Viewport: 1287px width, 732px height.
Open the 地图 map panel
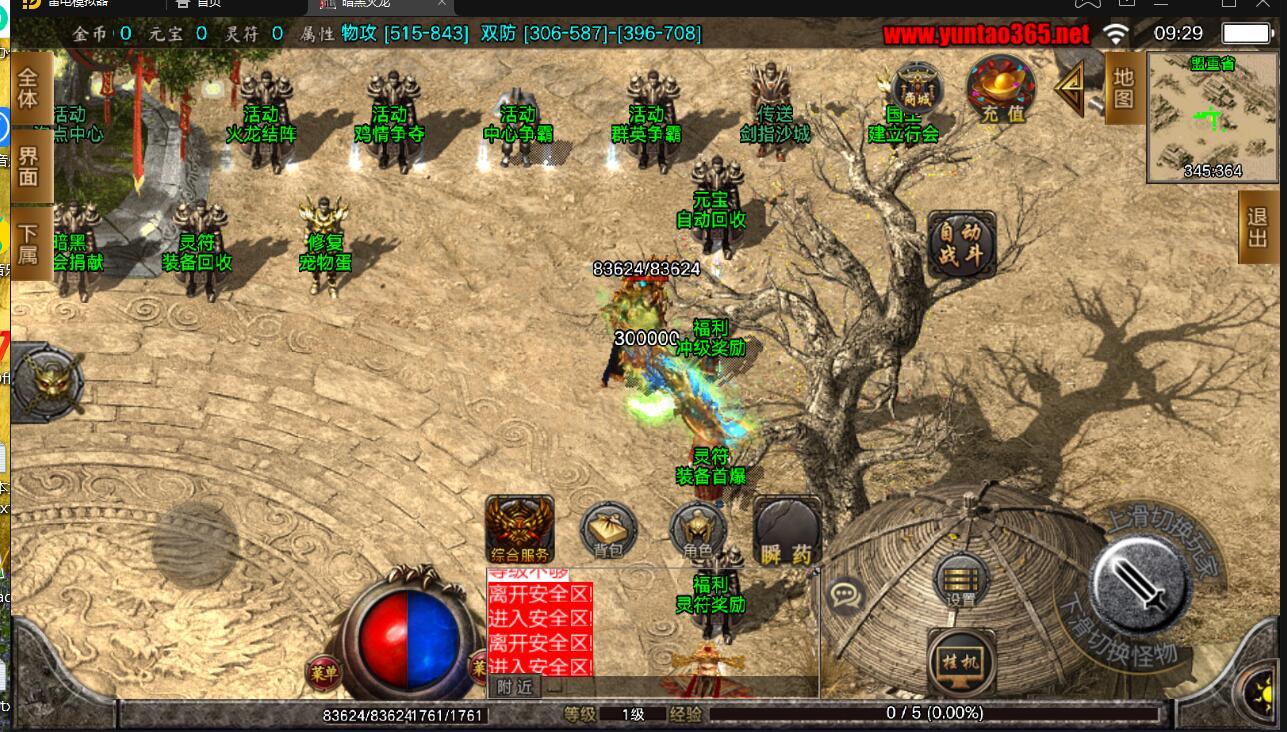(1123, 88)
